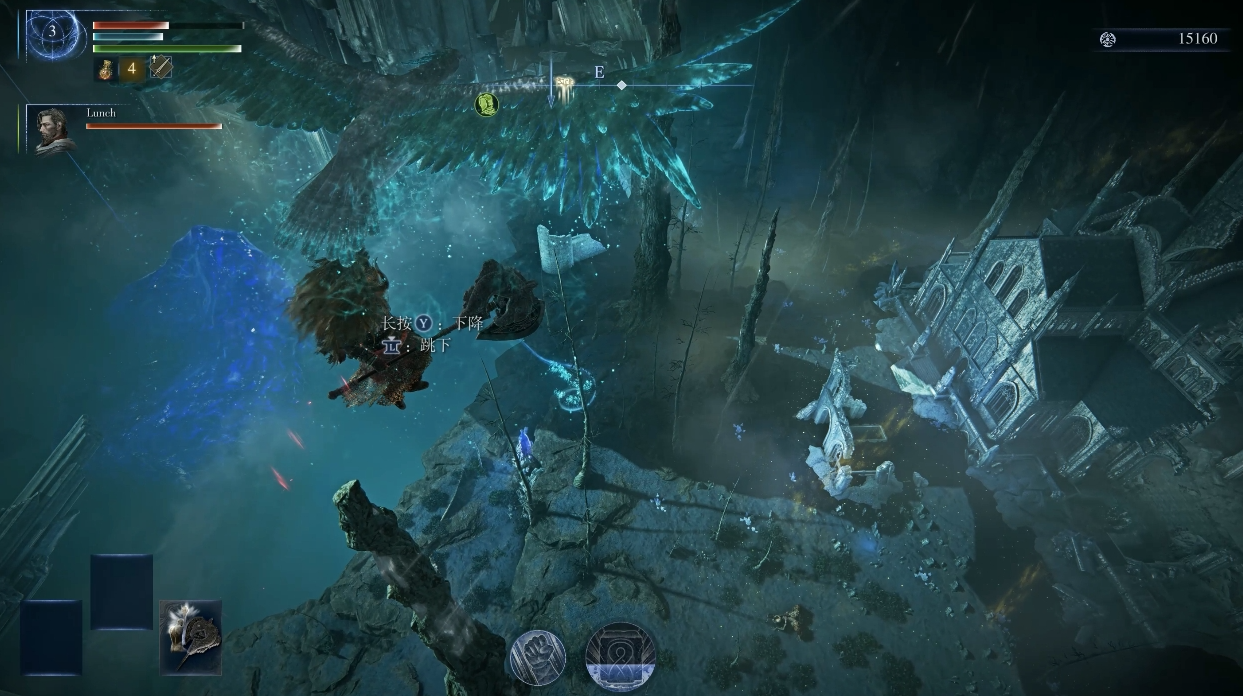Click the sword upgrade status icon

pos(161,68)
